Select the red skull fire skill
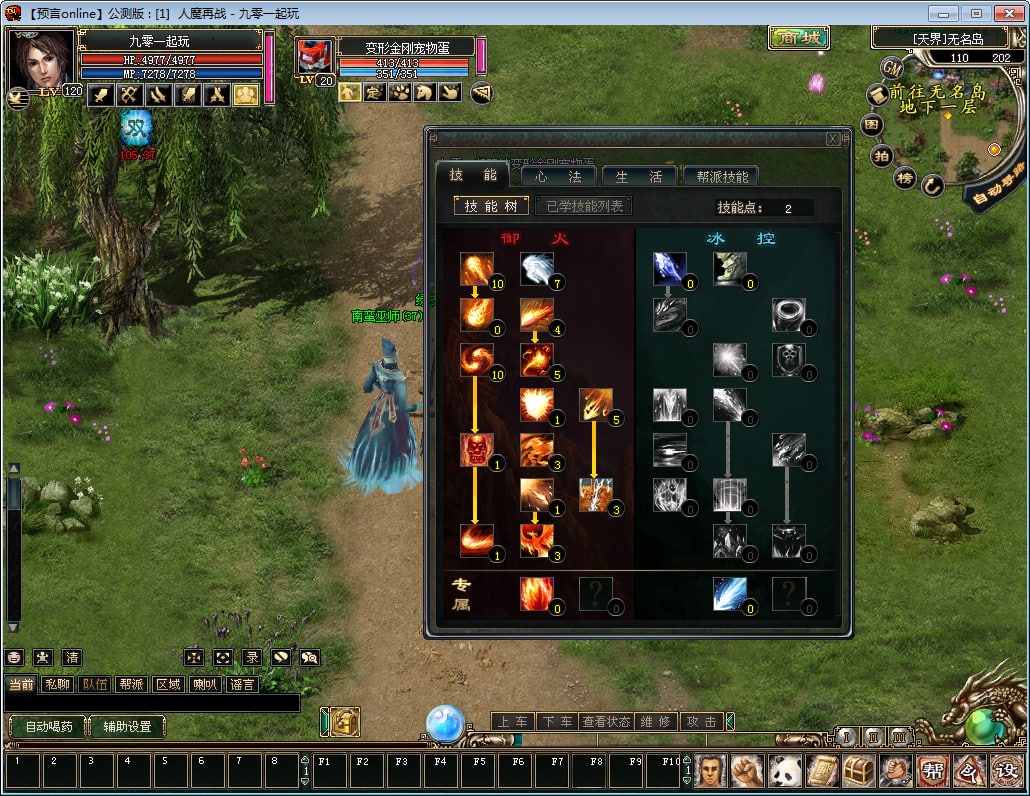The width and height of the screenshot is (1030, 796). 476,450
